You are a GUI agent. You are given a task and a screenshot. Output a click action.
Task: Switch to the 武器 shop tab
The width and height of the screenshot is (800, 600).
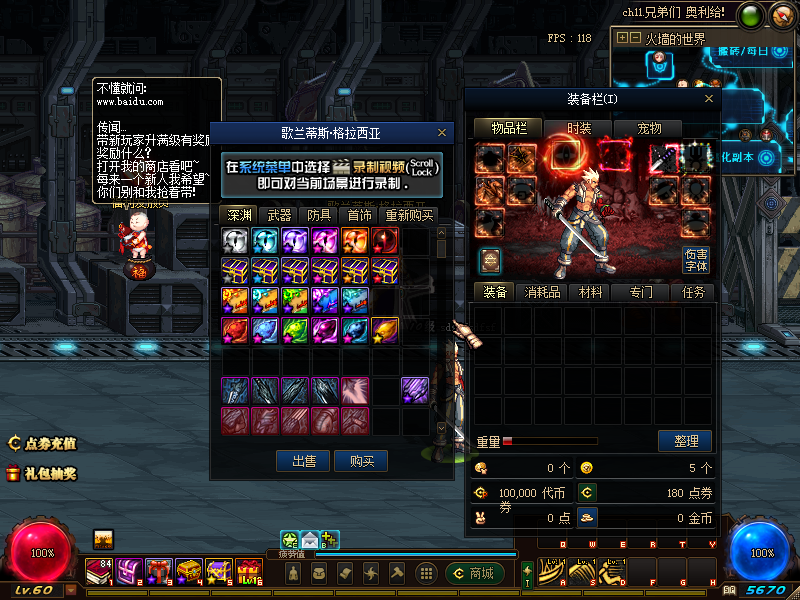(280, 215)
